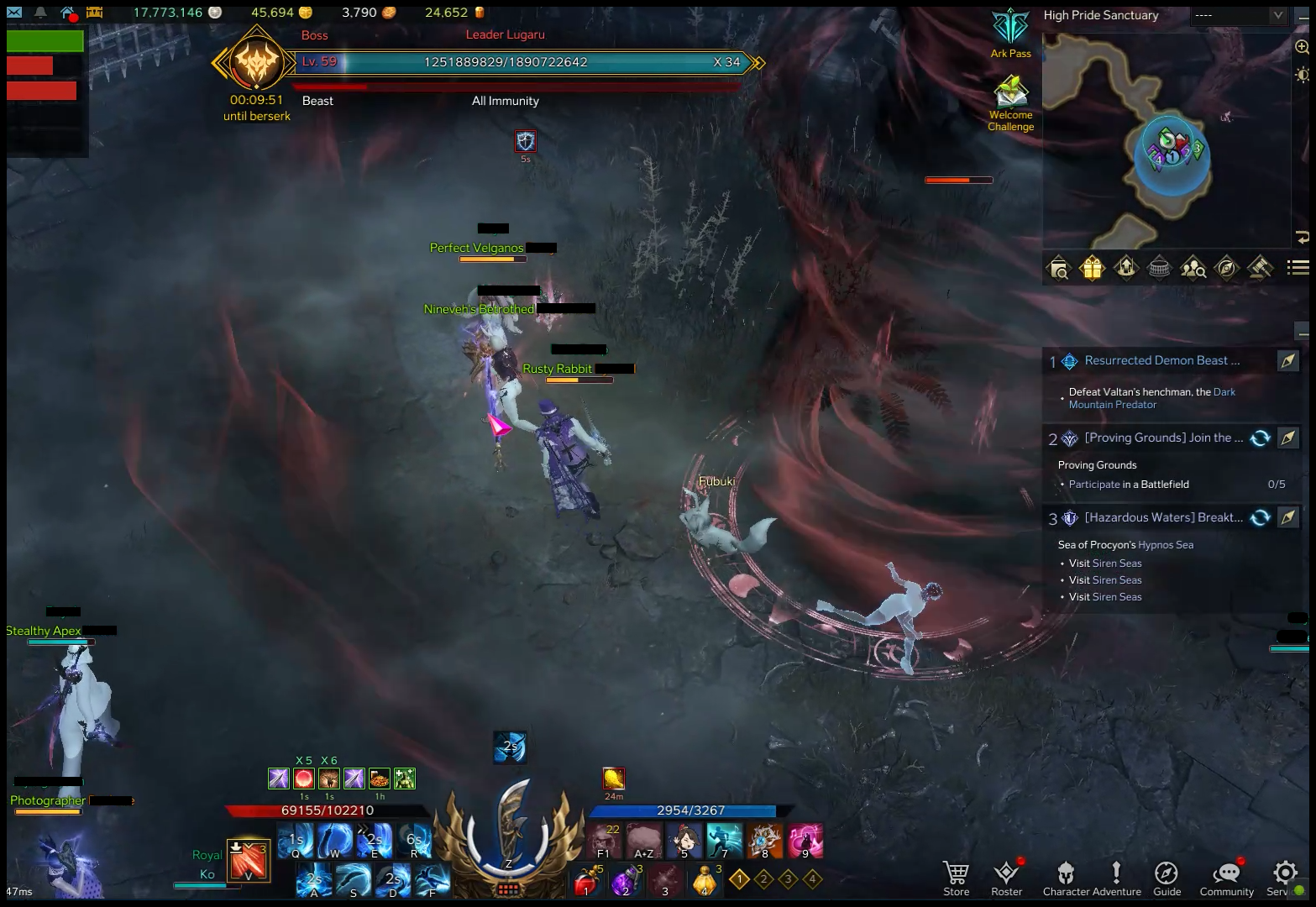Open the Adventurer's Tome book icon
Viewport: 1316px width, 907px height.
click(1058, 268)
